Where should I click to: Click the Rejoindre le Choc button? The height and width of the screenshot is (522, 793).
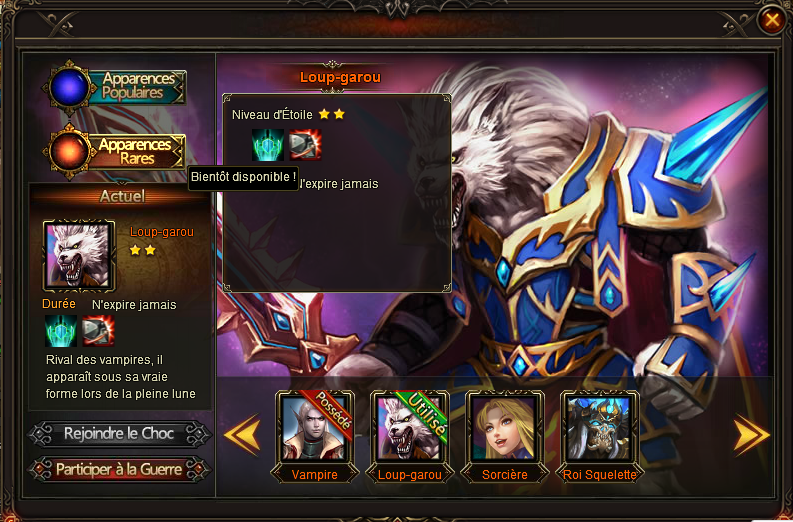click(x=119, y=434)
